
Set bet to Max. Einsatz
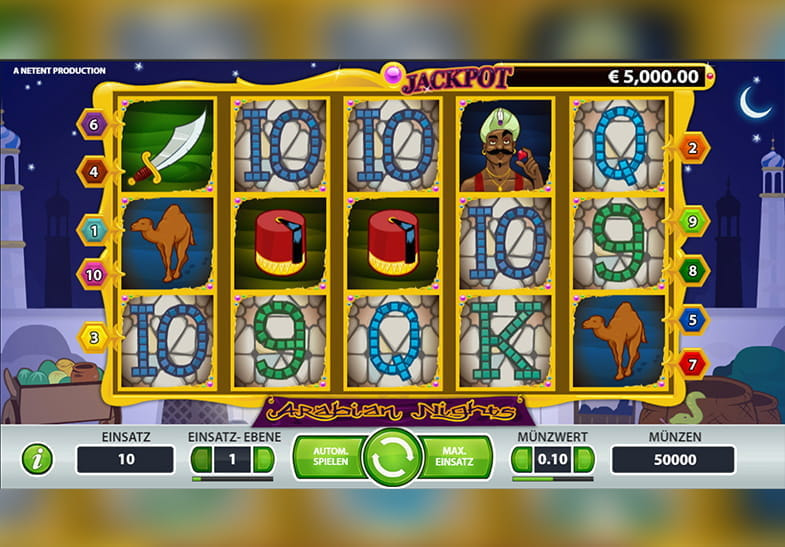click(x=459, y=458)
